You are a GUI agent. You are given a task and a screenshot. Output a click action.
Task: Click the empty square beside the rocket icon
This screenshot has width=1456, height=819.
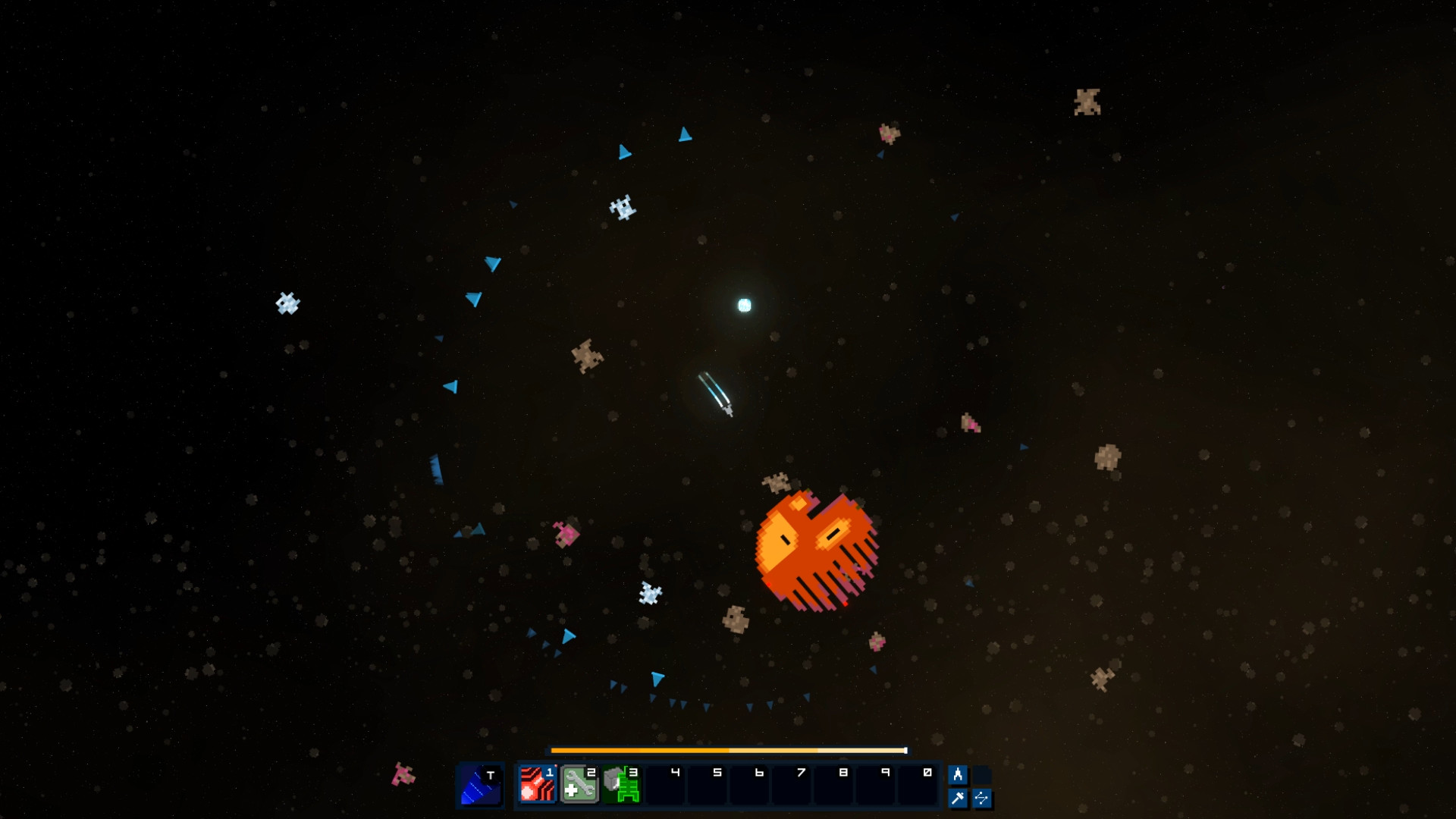pos(981,774)
